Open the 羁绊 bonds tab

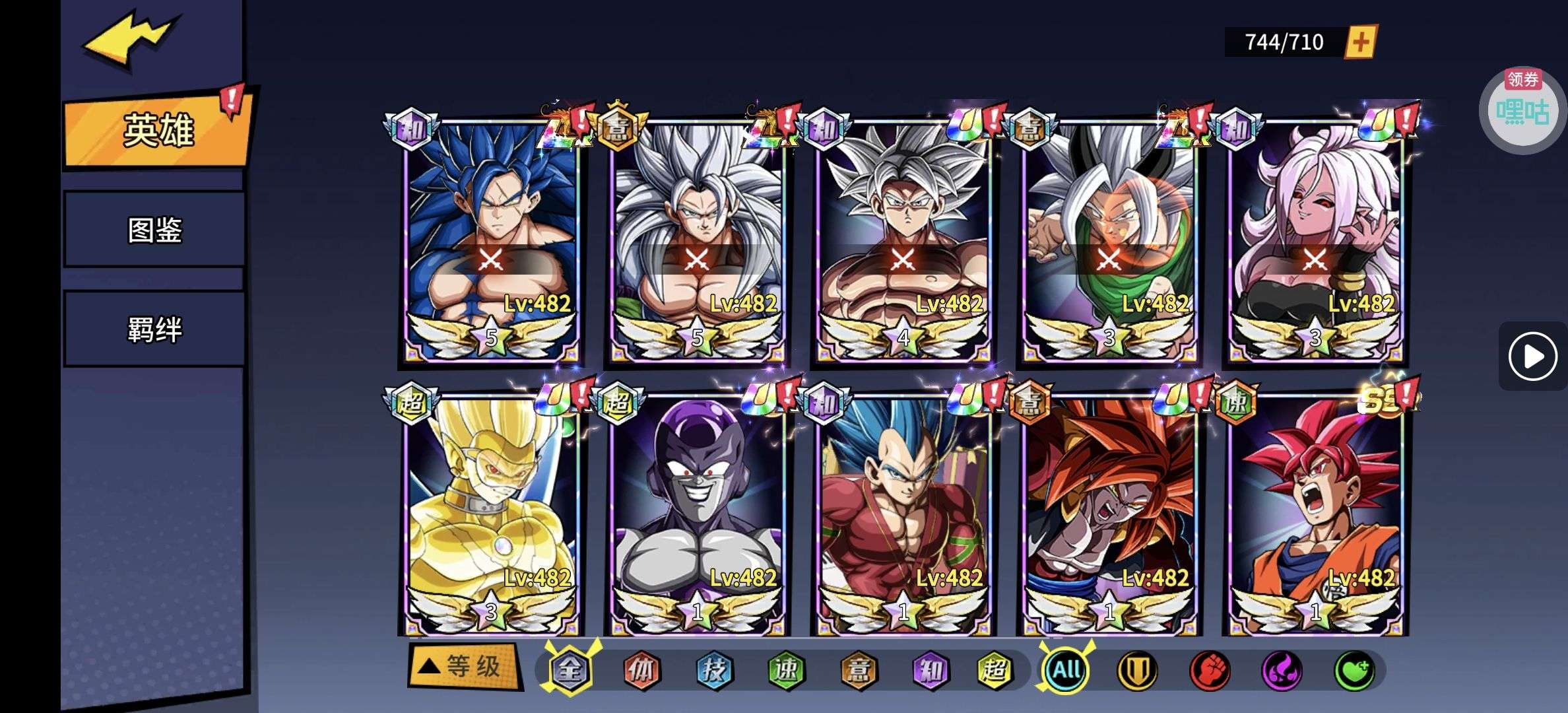tap(154, 329)
